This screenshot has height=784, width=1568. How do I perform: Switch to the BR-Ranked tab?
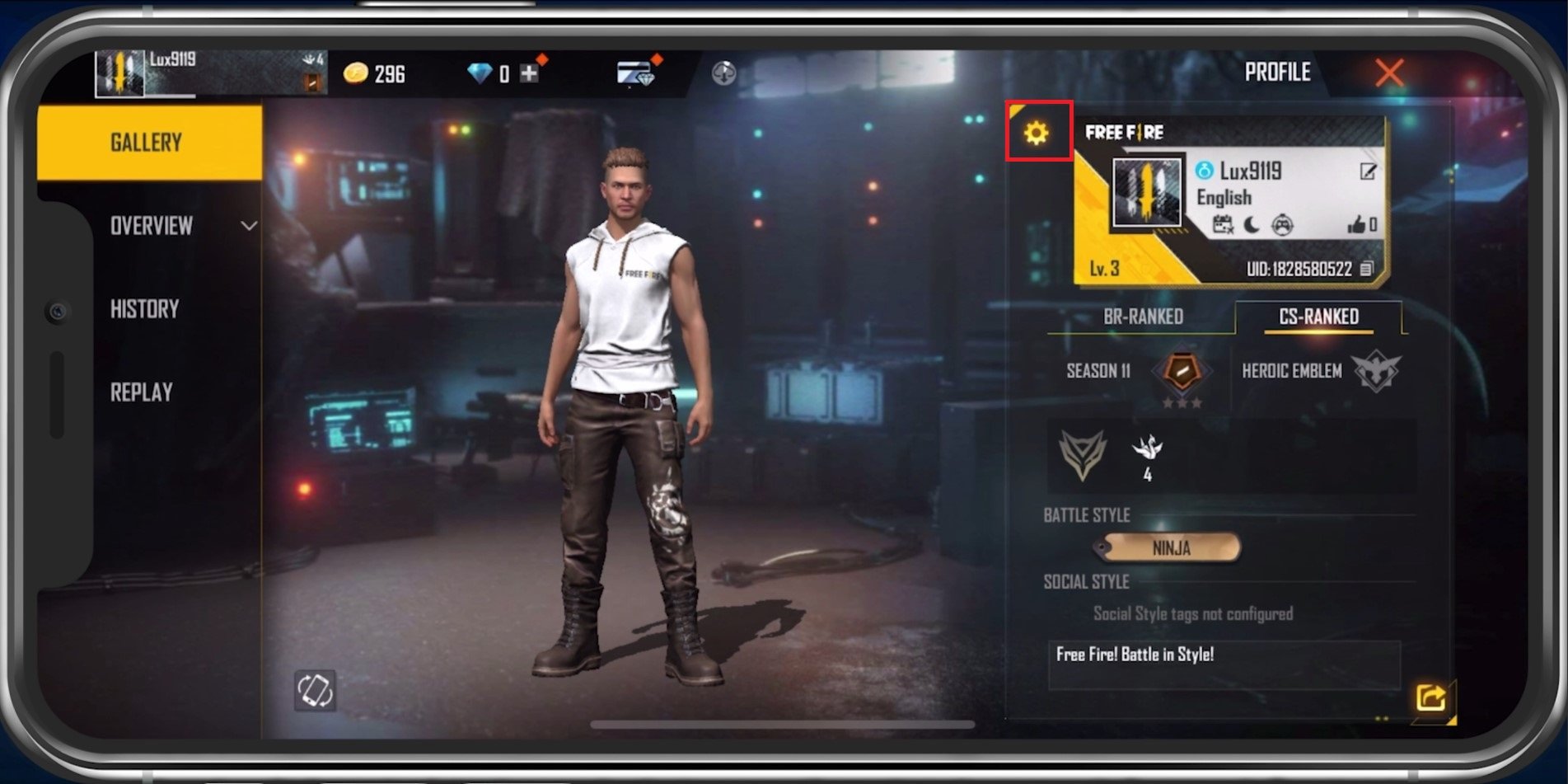[1143, 317]
